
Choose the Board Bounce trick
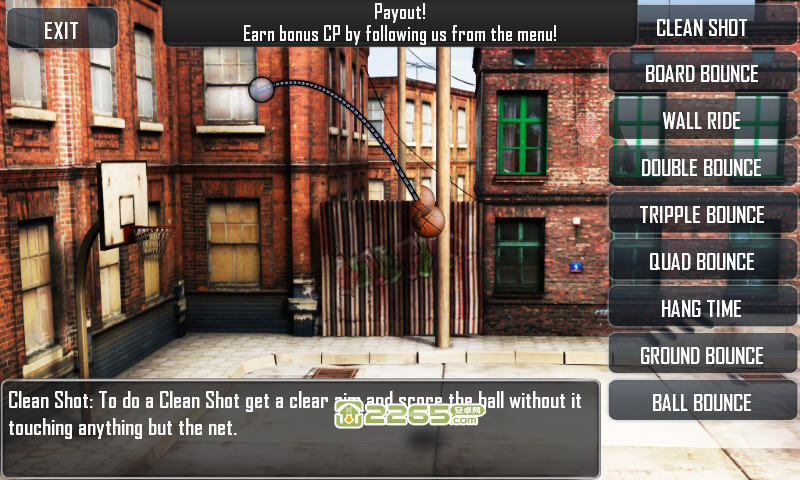[702, 74]
